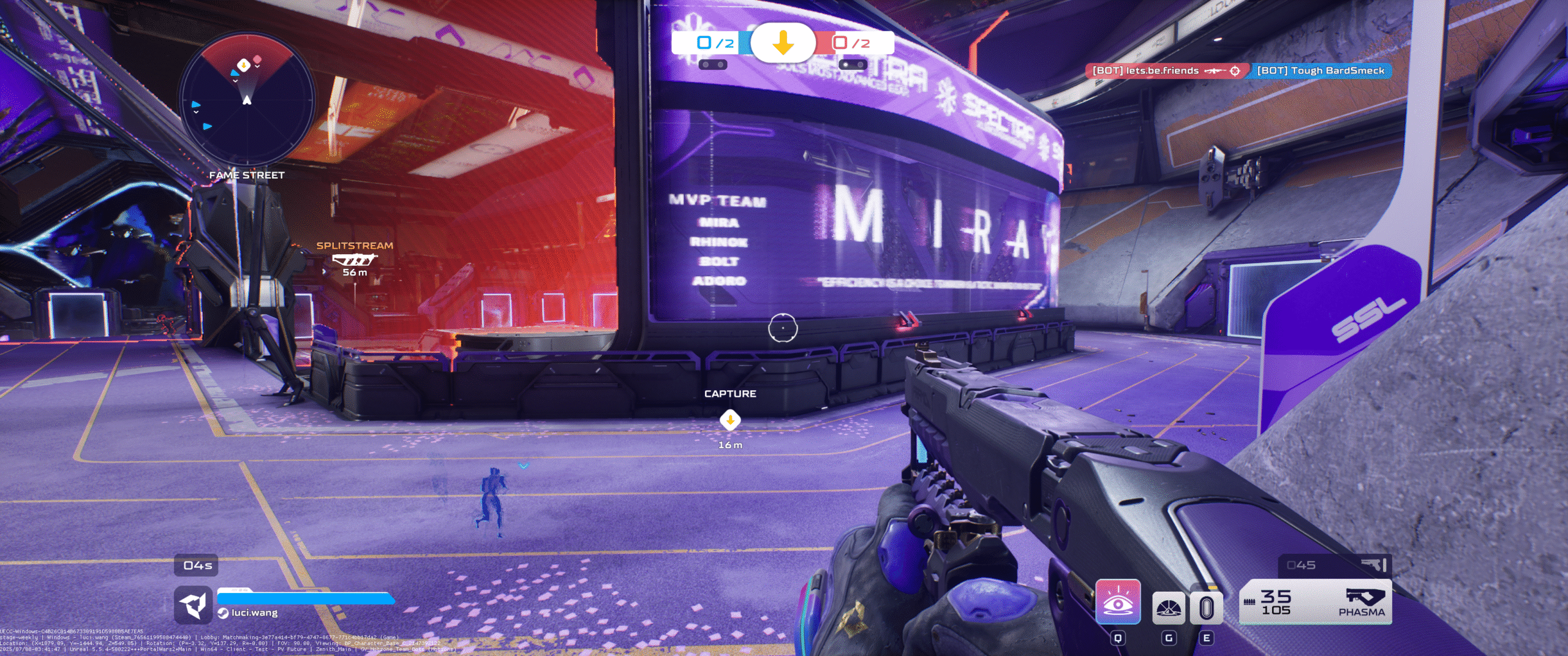Select the PHASMA primary weapon slot

tap(1315, 602)
